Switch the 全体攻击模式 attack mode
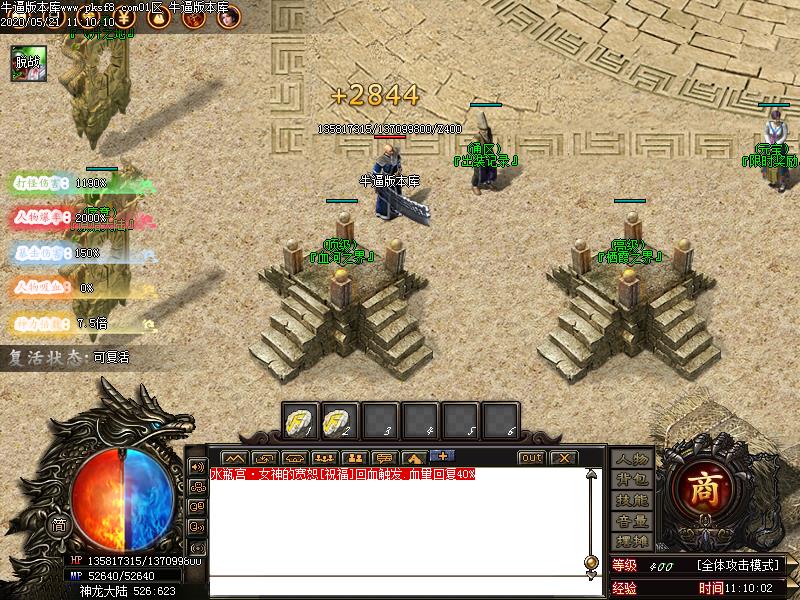This screenshot has width=800, height=600. 737,566
